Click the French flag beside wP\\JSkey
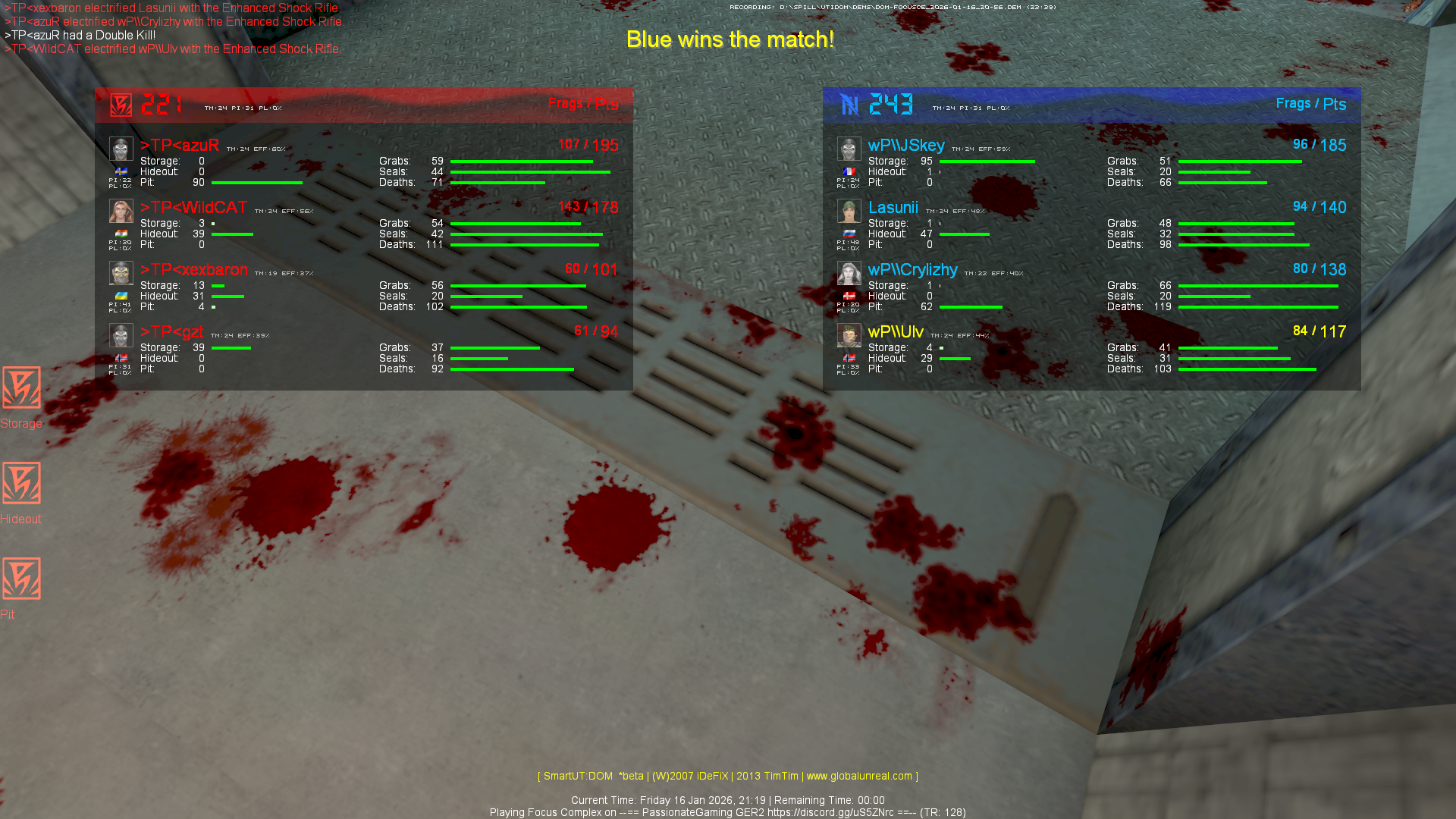The width and height of the screenshot is (1456, 819). (x=849, y=171)
